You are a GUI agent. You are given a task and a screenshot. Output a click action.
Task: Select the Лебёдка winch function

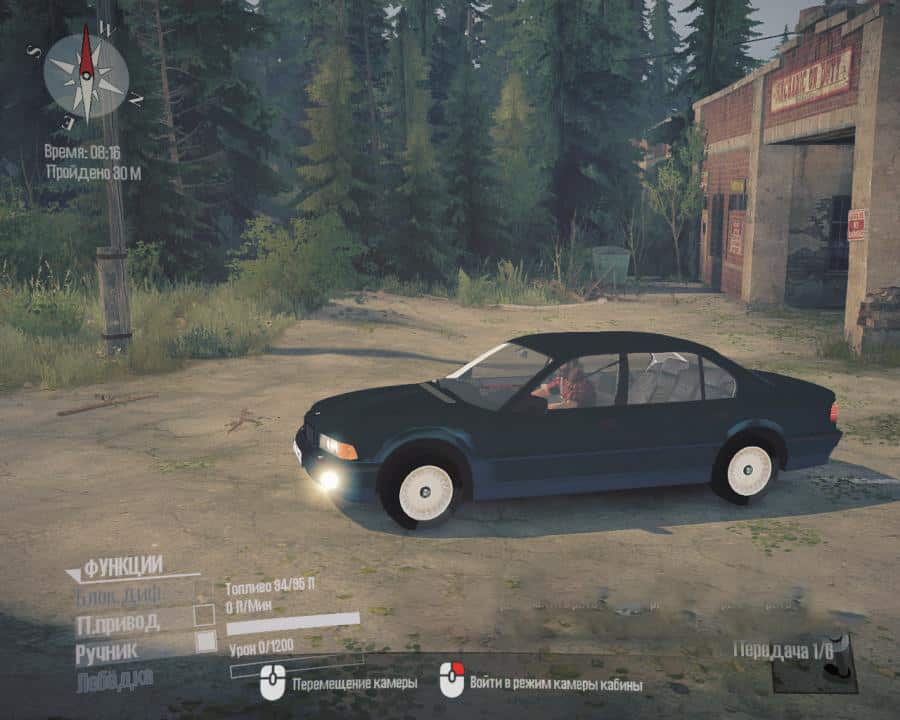[116, 681]
